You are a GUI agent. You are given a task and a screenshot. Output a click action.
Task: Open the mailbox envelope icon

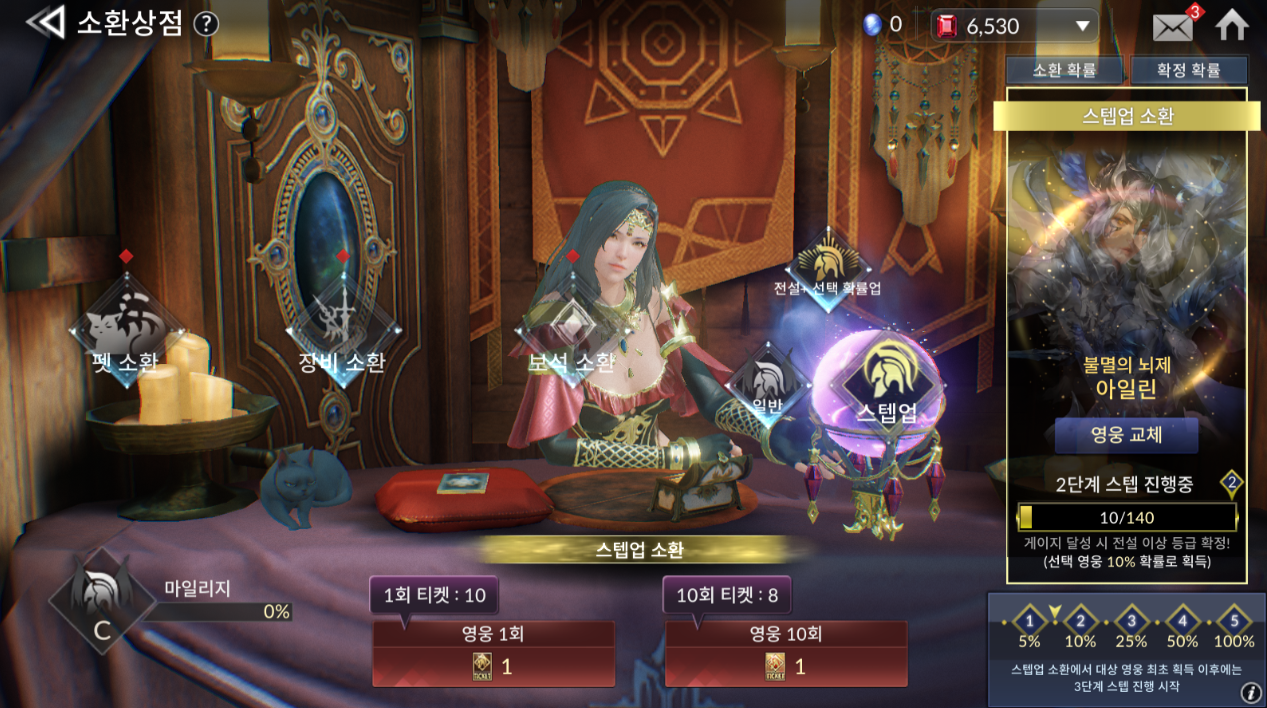click(1173, 26)
